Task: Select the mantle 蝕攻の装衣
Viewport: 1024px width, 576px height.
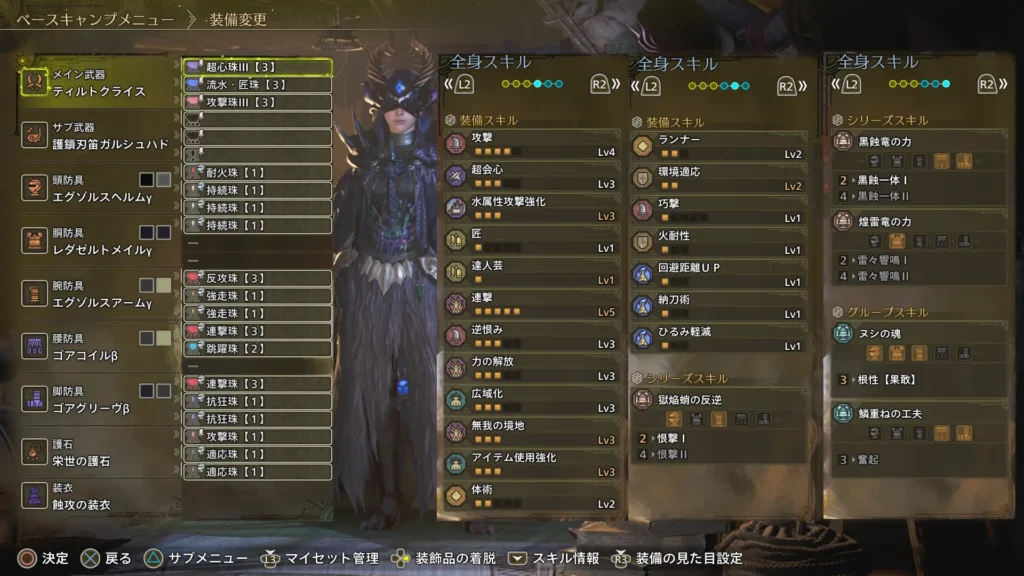Action: 92,496
